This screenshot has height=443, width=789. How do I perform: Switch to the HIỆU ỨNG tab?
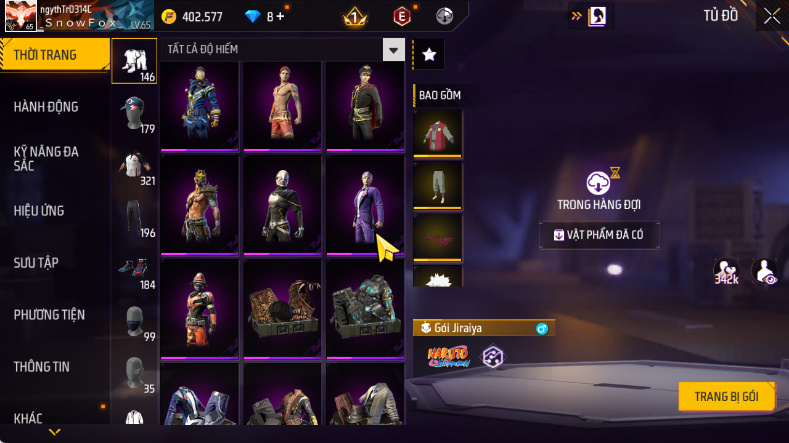38,211
